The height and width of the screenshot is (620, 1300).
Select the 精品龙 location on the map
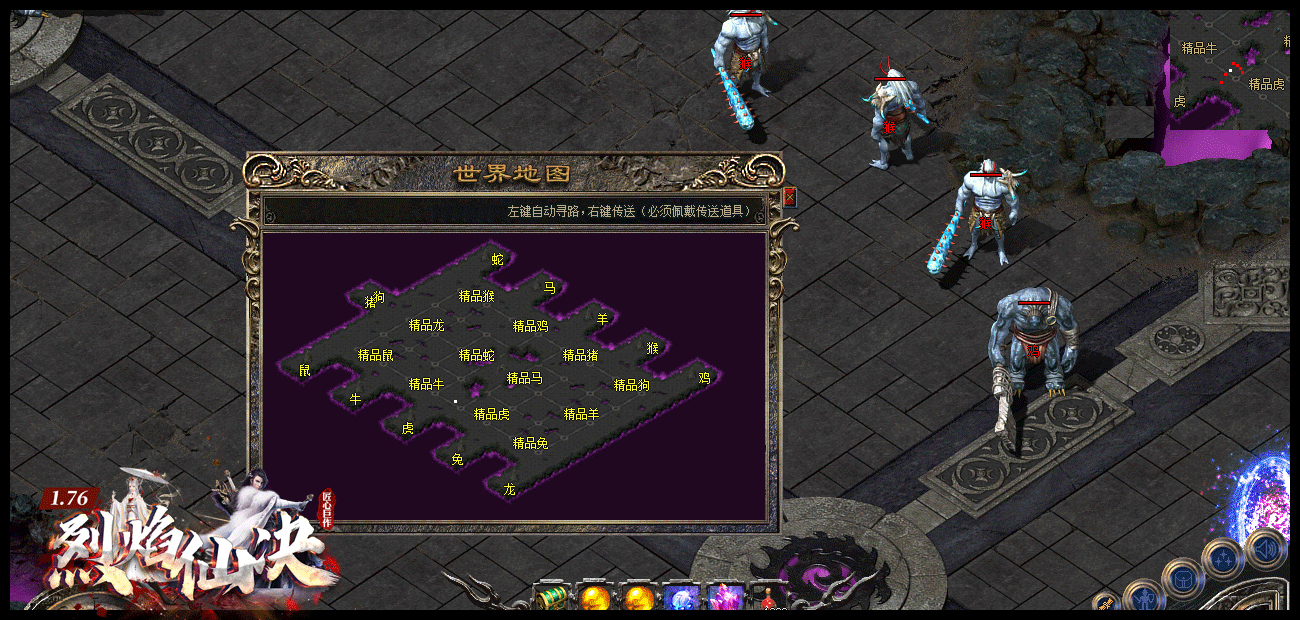pos(426,325)
